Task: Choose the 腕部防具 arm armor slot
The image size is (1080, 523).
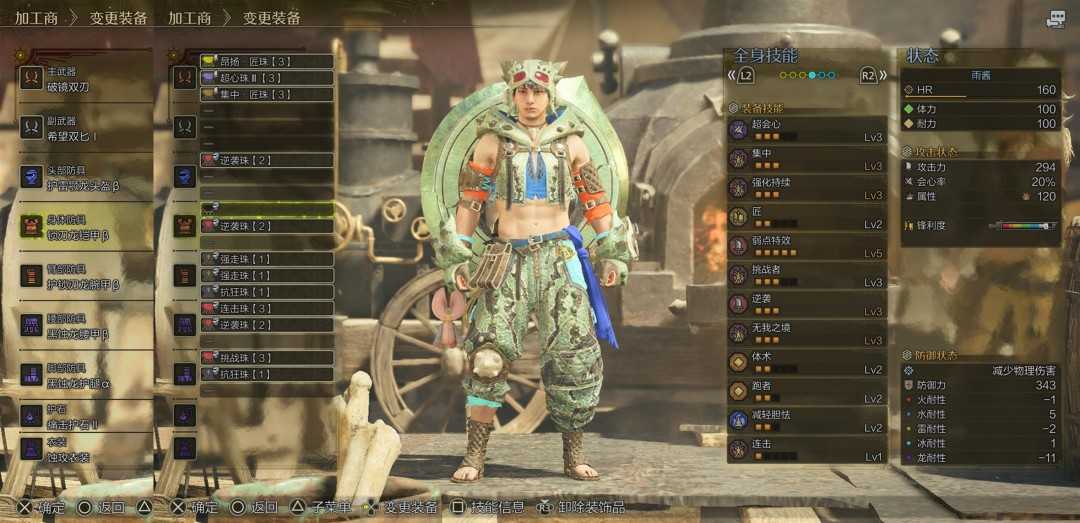Action: (x=85, y=276)
